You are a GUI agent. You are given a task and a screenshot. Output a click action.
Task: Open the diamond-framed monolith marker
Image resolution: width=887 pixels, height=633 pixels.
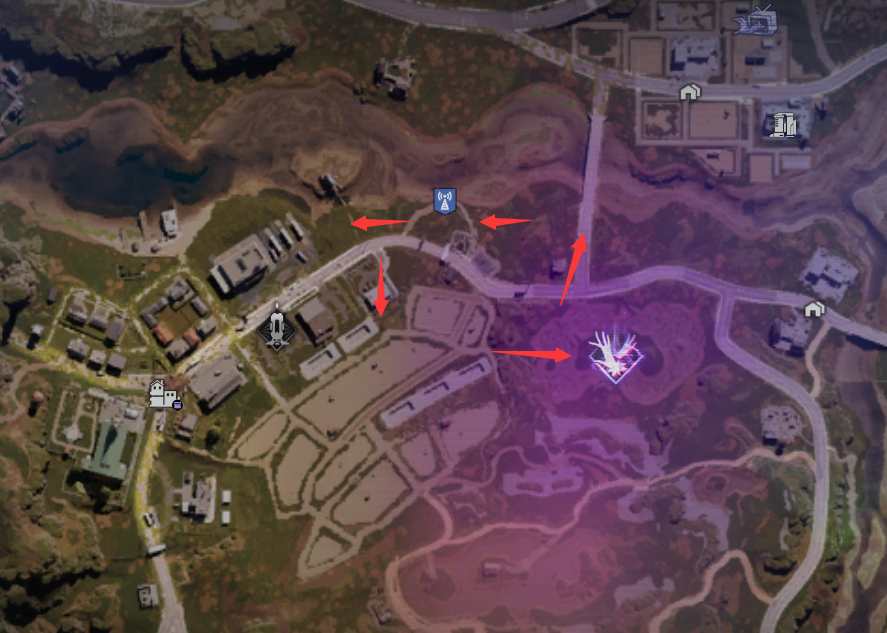click(275, 326)
